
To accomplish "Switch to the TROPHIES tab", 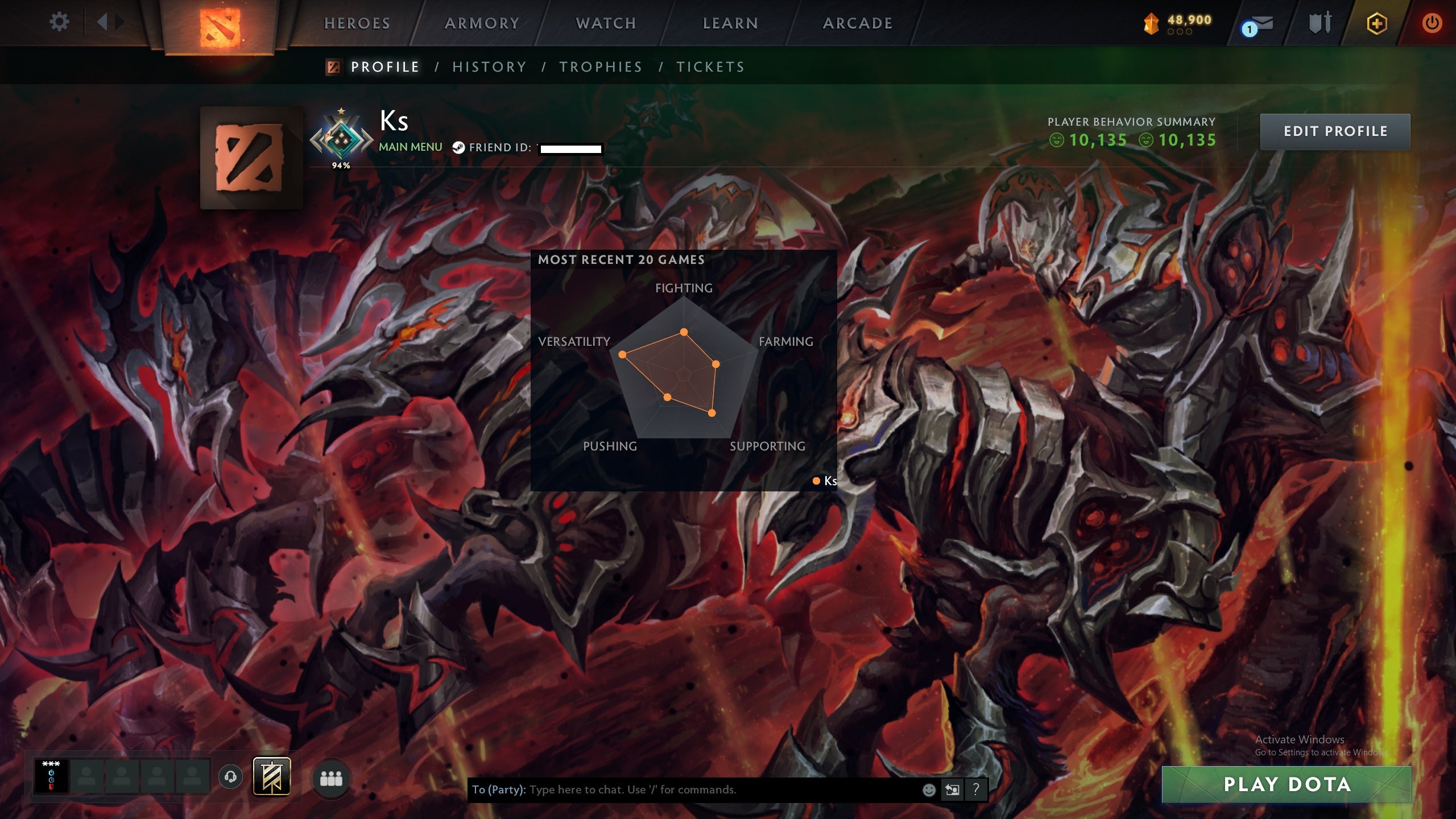I will [x=600, y=67].
